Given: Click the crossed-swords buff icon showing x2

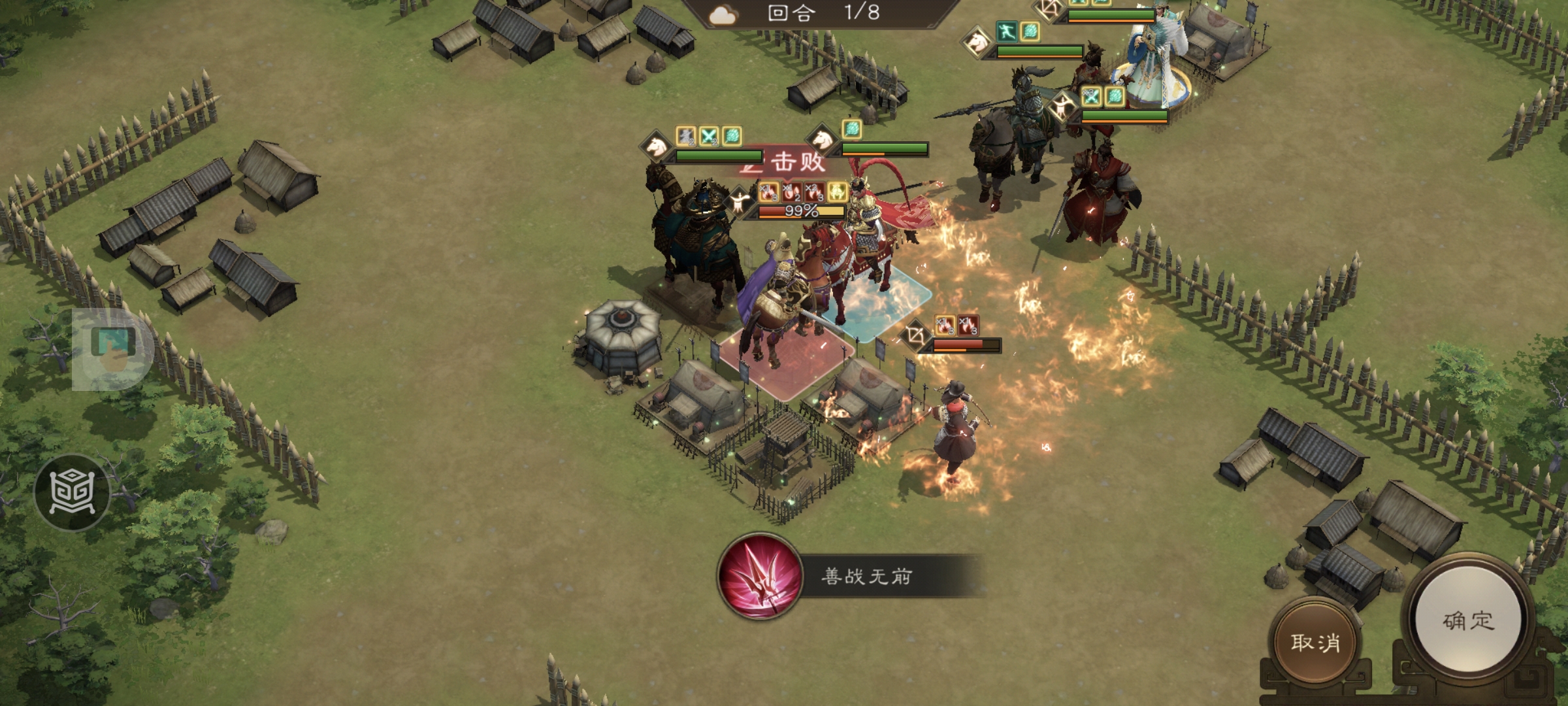Looking at the screenshot, I should tap(708, 136).
